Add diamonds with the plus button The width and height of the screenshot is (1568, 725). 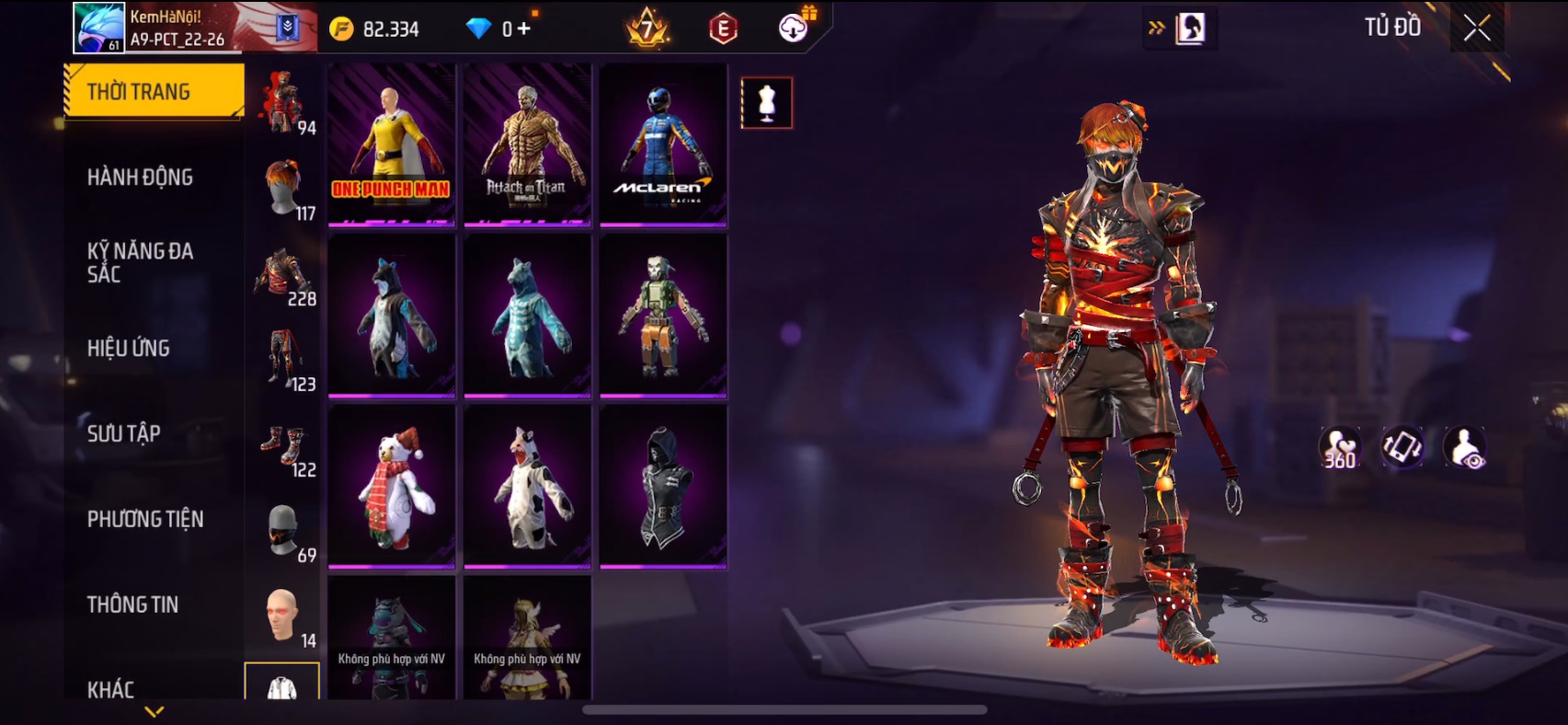(524, 29)
